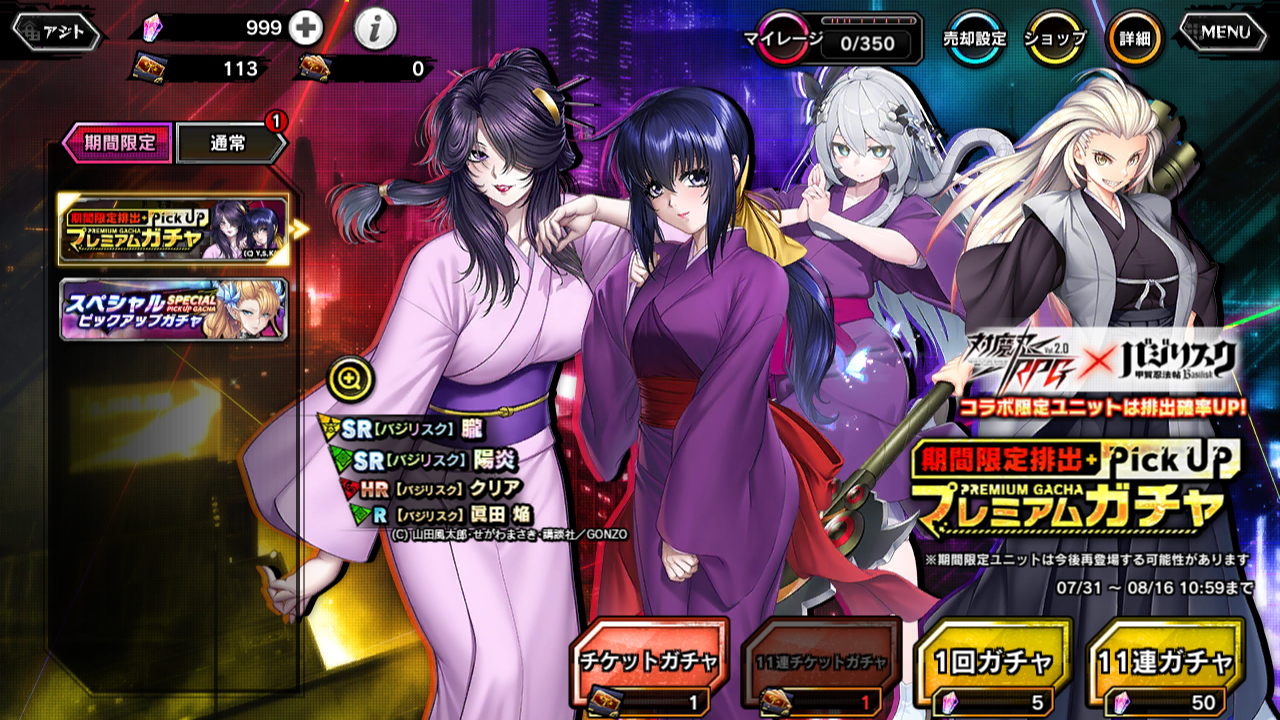
Task: Switch to 通常 tab
Action: point(230,143)
